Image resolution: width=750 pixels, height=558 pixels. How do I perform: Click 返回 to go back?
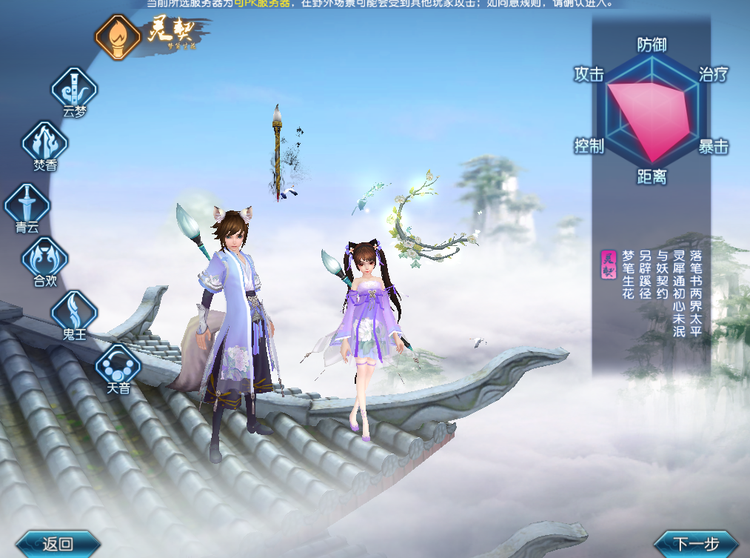click(56, 544)
